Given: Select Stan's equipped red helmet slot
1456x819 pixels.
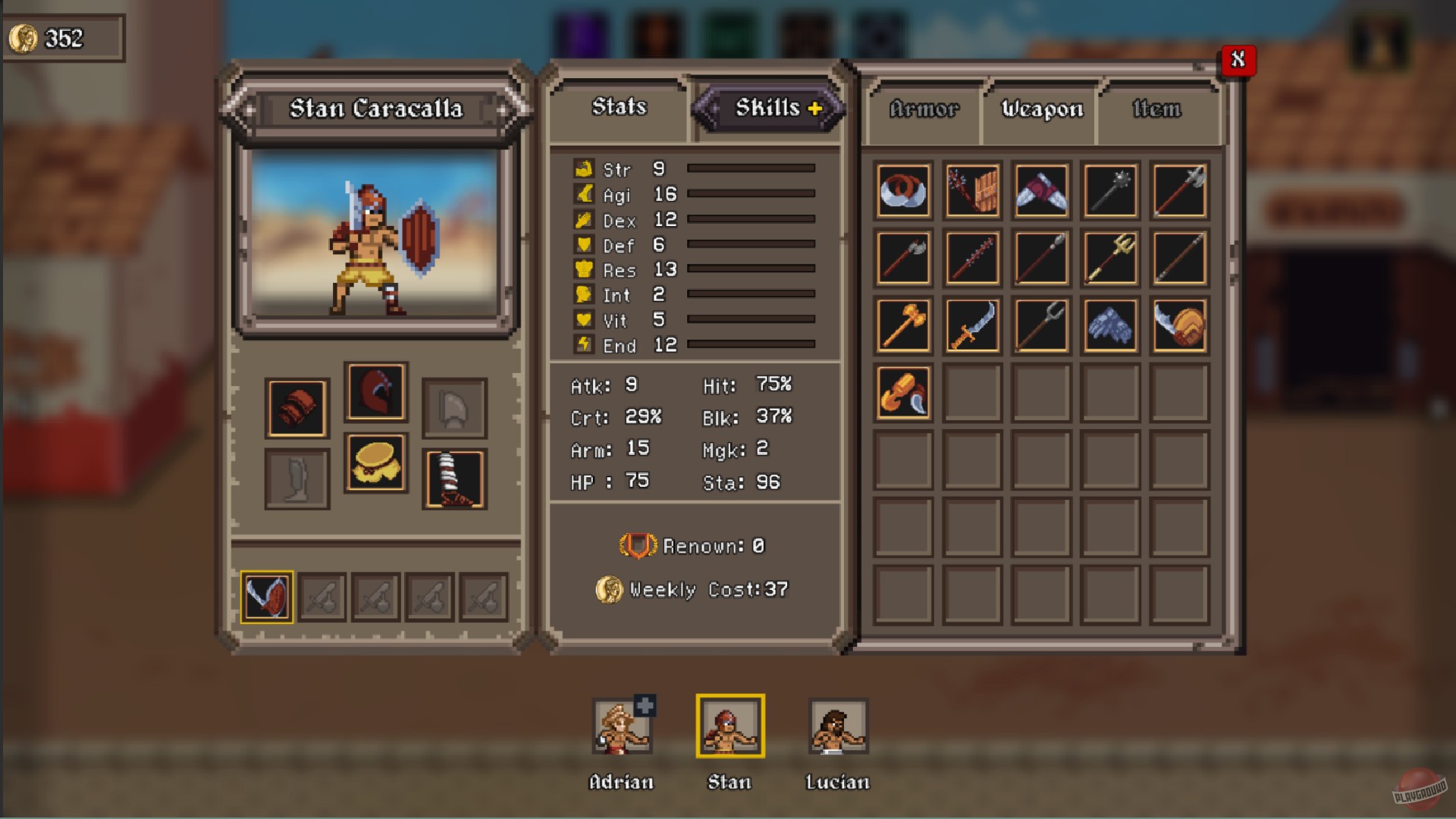Looking at the screenshot, I should [377, 391].
